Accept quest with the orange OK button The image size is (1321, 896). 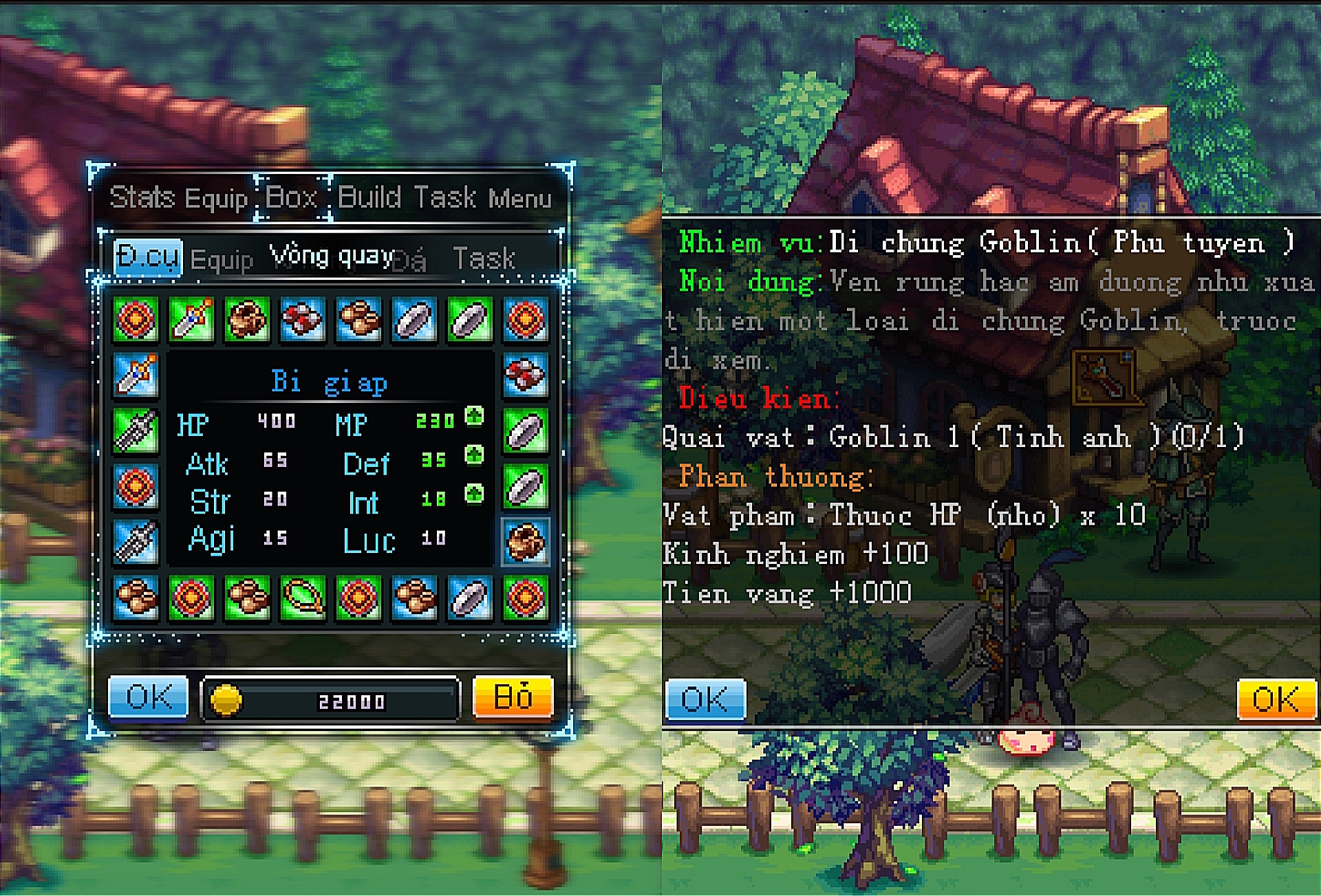1276,700
